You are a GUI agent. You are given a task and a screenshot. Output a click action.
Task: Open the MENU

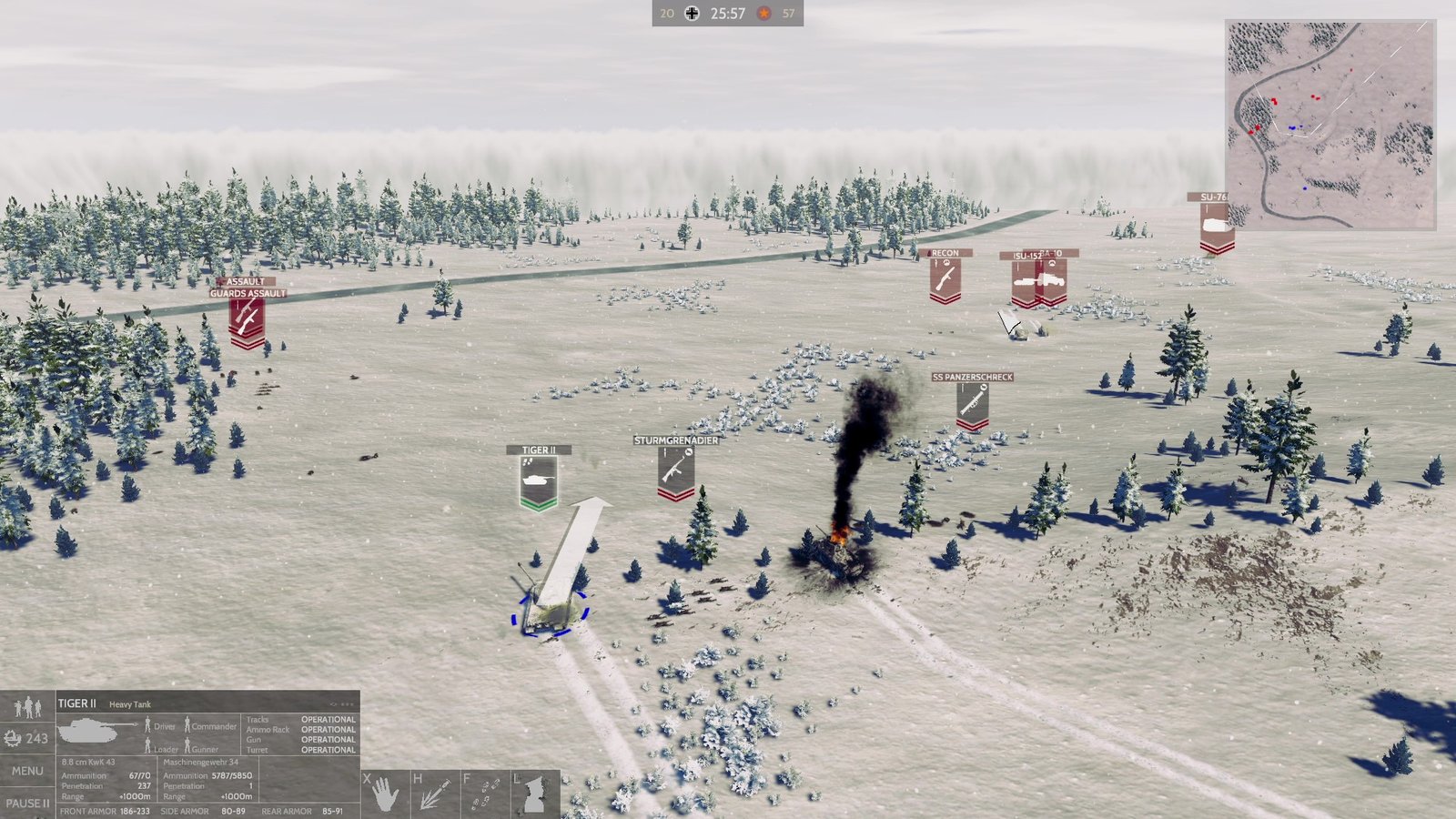[x=28, y=770]
